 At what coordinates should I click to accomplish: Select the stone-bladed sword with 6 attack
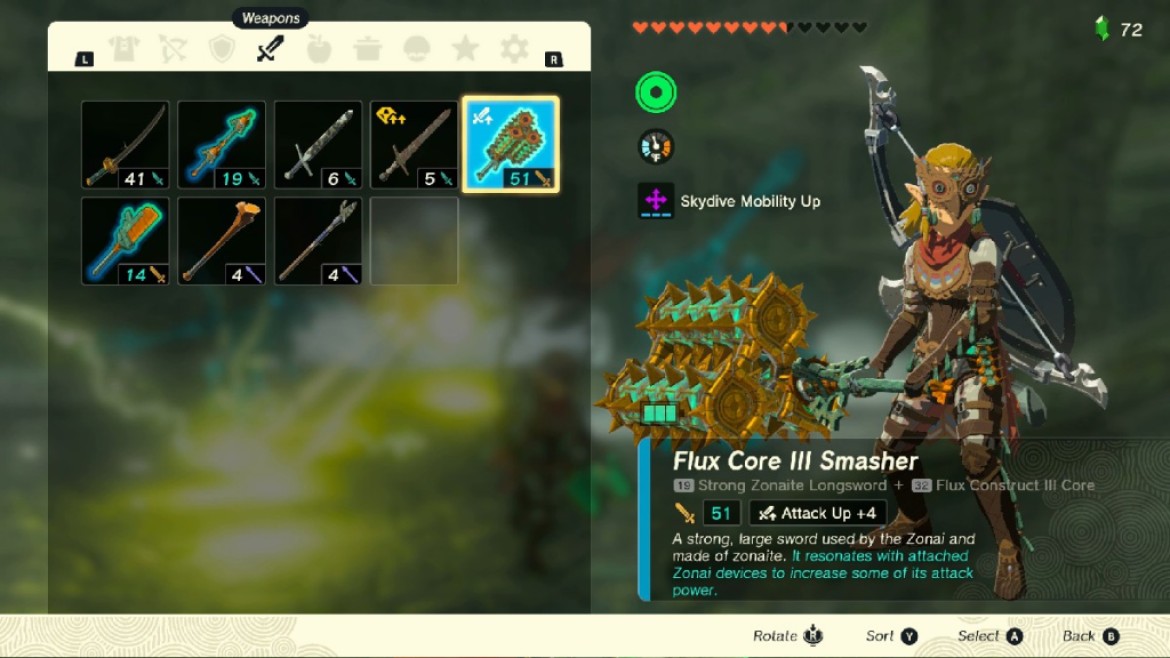click(x=318, y=145)
